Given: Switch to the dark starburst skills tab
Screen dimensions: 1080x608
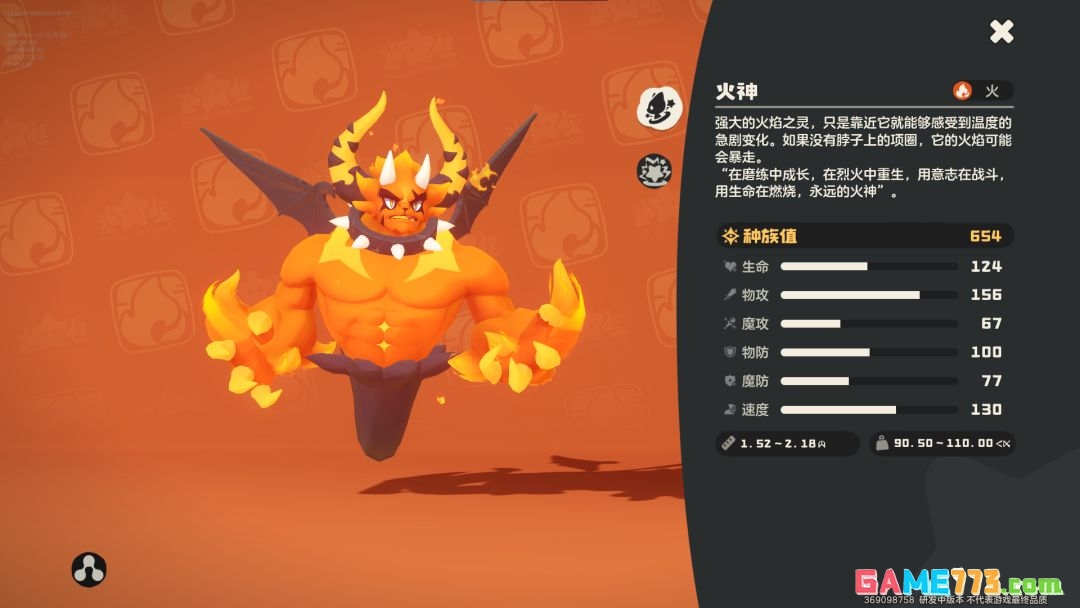Looking at the screenshot, I should coord(655,171).
